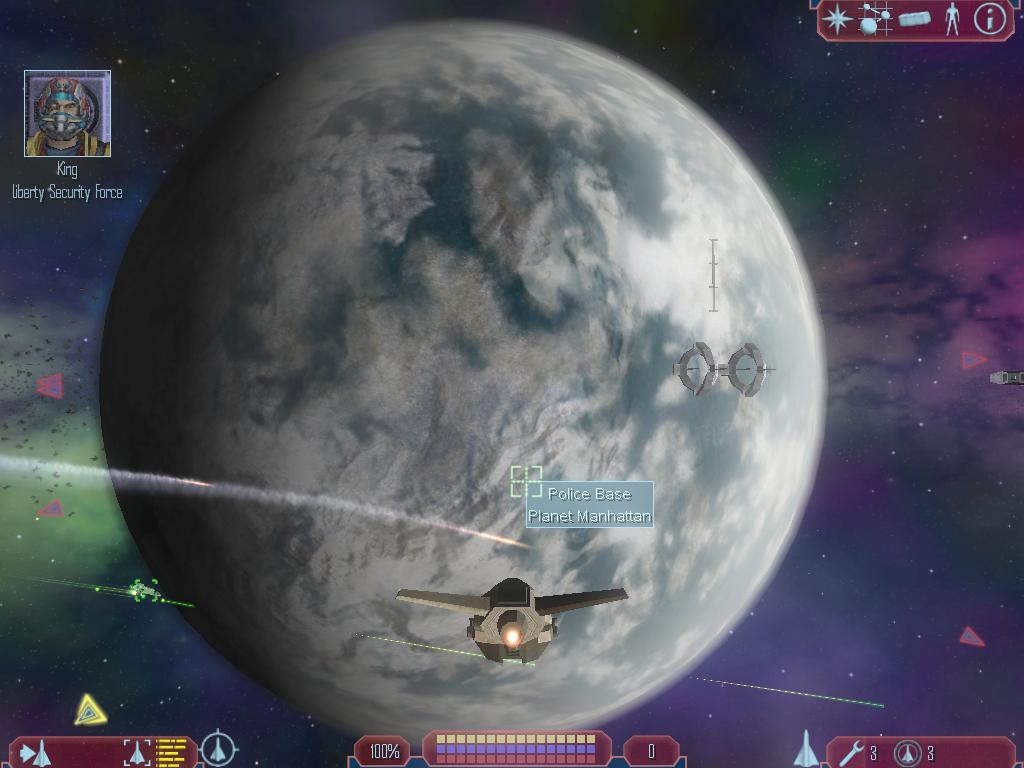Click the ship-in-crosshair circle icon
The image size is (1024, 768).
pyautogui.click(x=218, y=749)
